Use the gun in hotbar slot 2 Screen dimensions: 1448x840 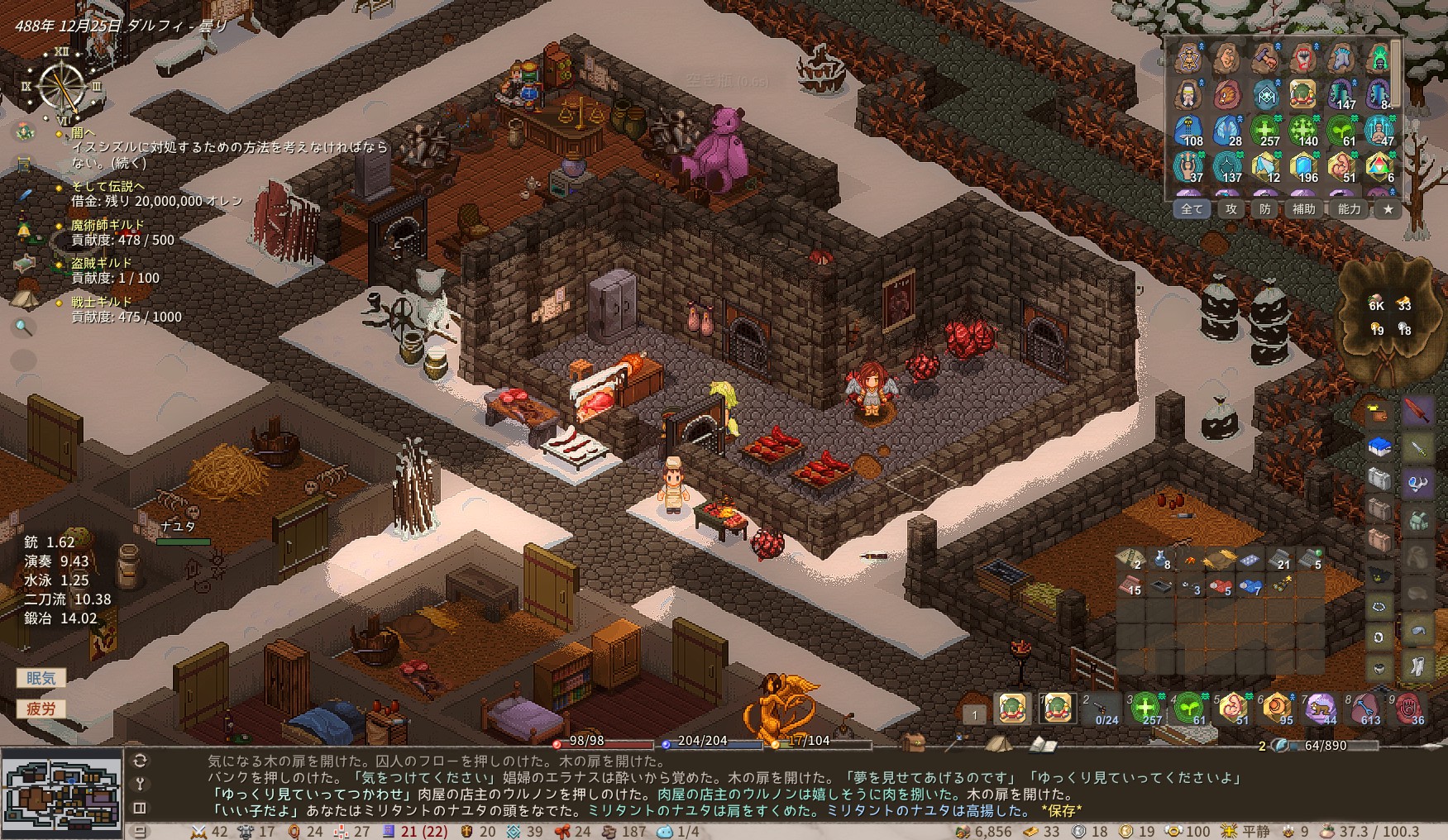click(1102, 709)
